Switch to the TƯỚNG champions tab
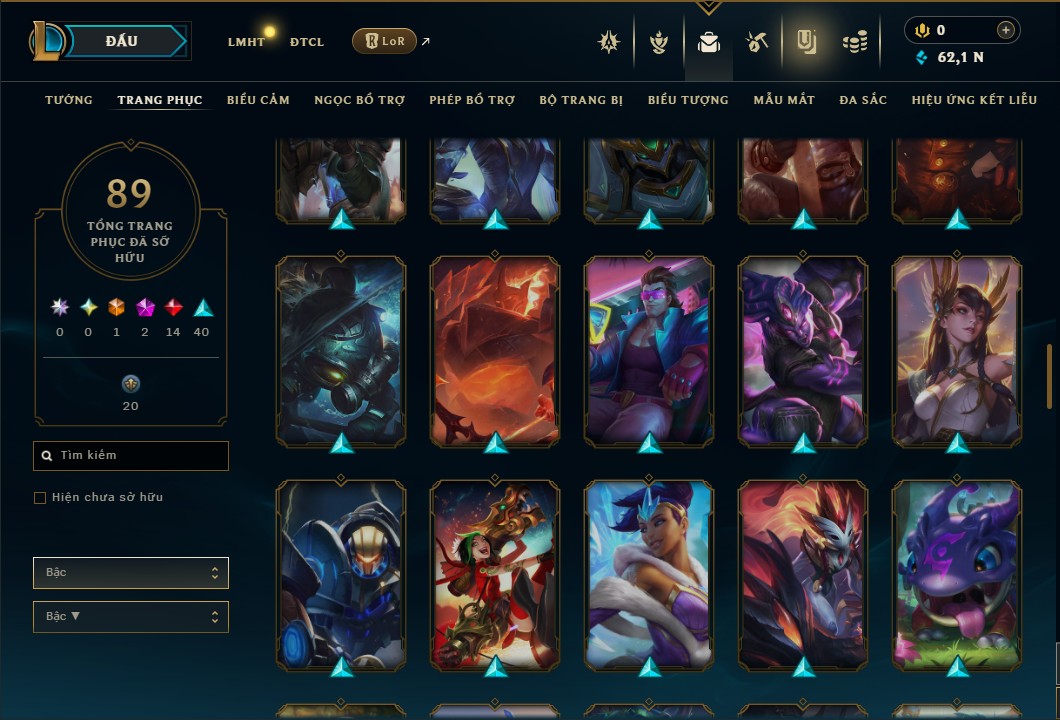Screen dimensions: 1060x720 pos(69,100)
